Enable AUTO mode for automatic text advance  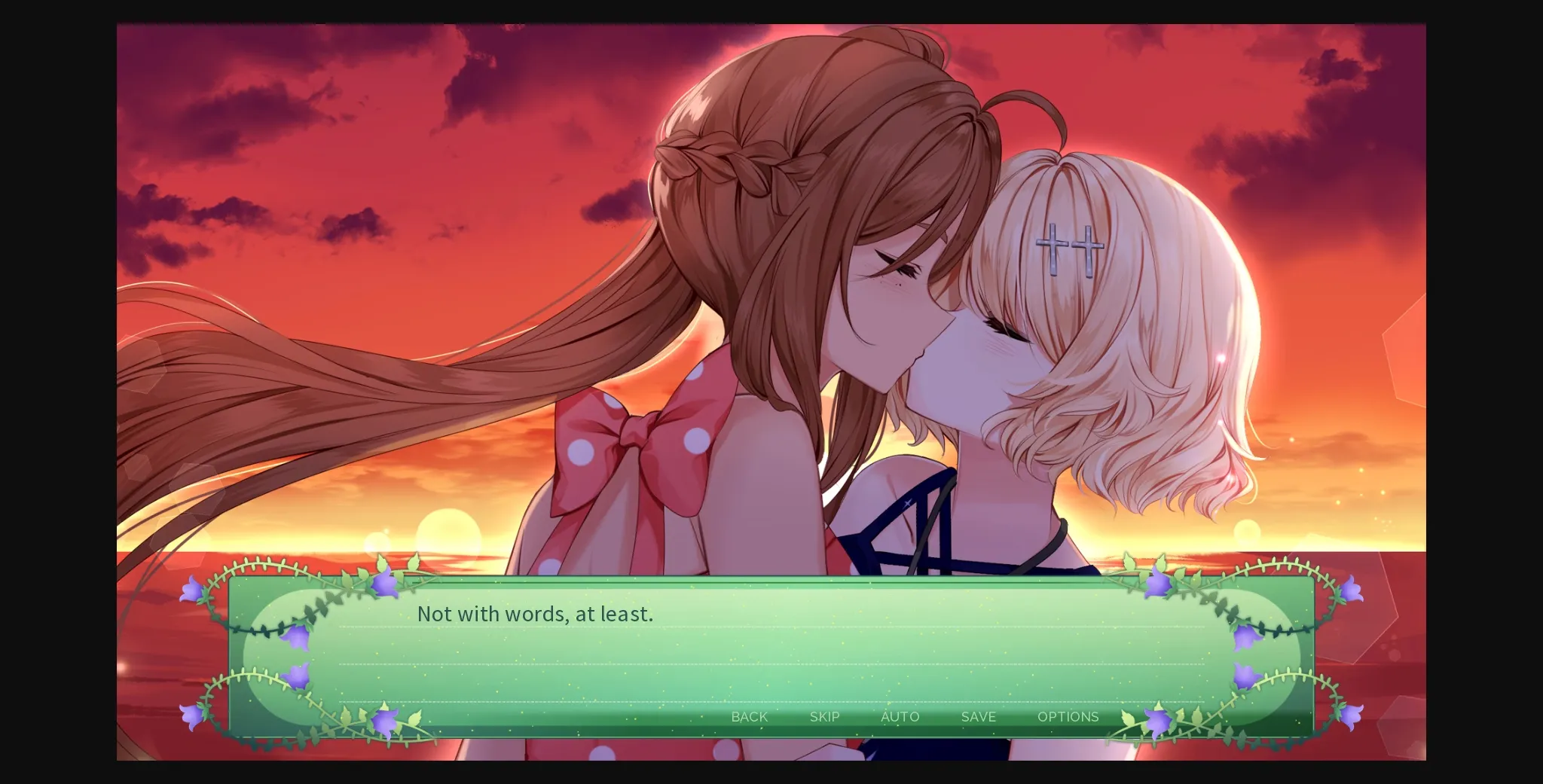tap(901, 717)
